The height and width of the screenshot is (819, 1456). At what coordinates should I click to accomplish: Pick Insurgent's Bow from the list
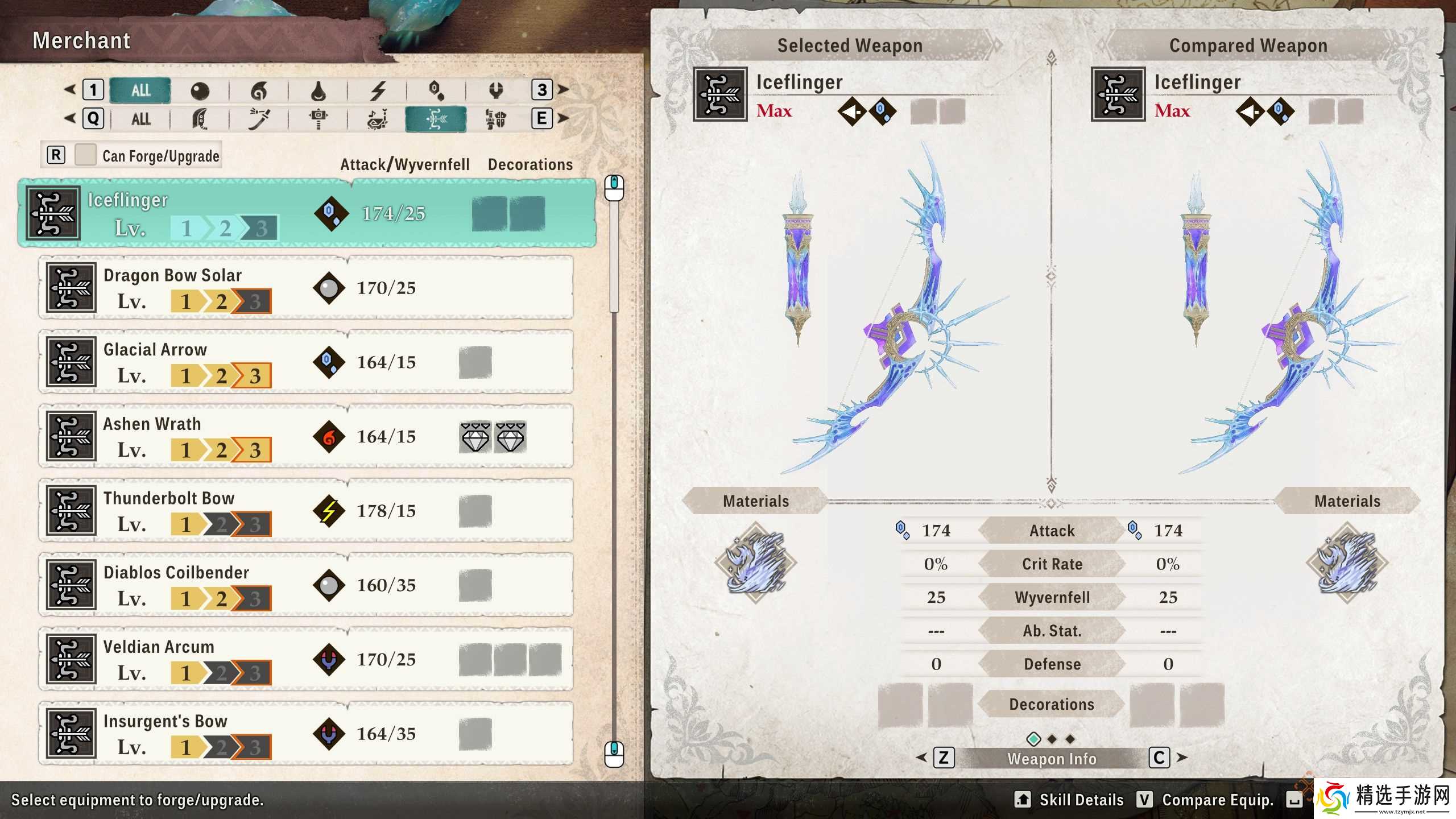(306, 734)
